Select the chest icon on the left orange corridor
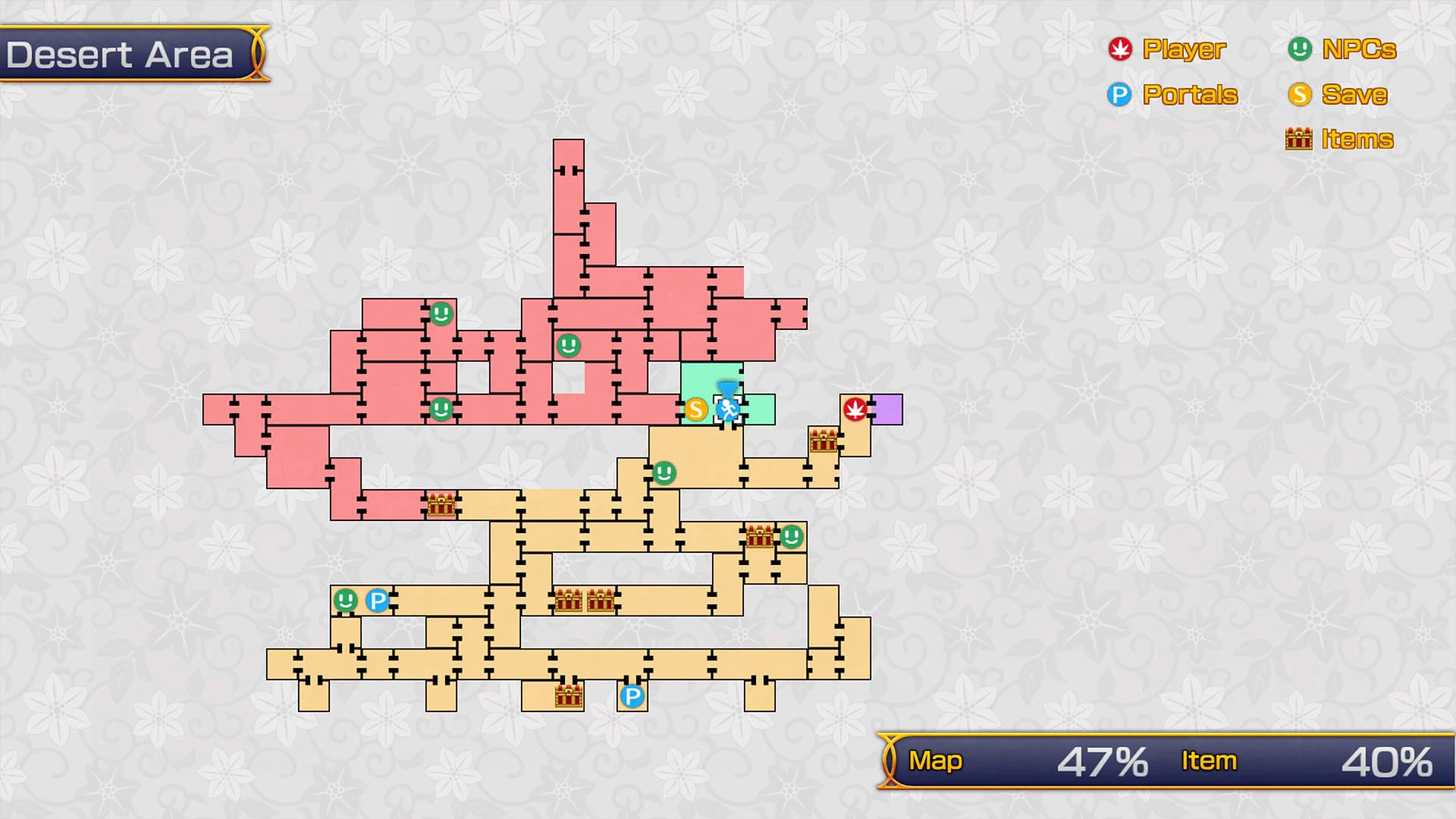Image resolution: width=1456 pixels, height=819 pixels. click(x=442, y=504)
